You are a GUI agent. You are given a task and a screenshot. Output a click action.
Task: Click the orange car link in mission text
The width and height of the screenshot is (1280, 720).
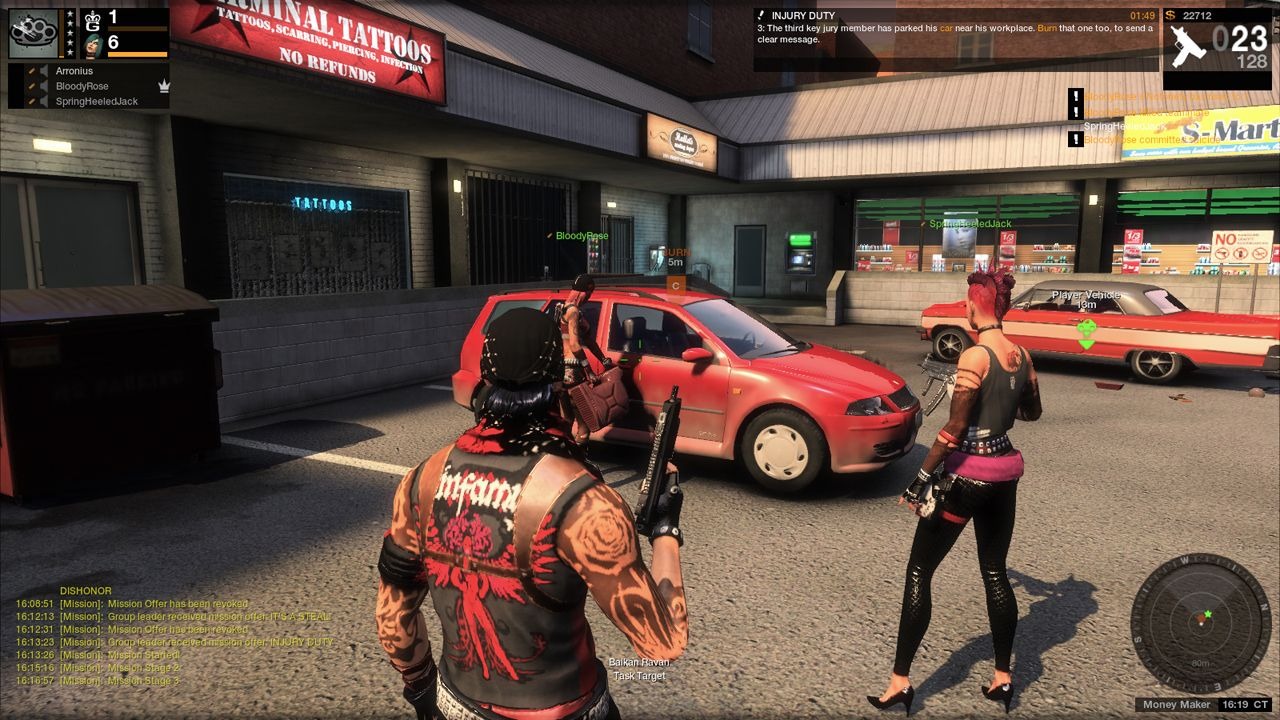[945, 27]
